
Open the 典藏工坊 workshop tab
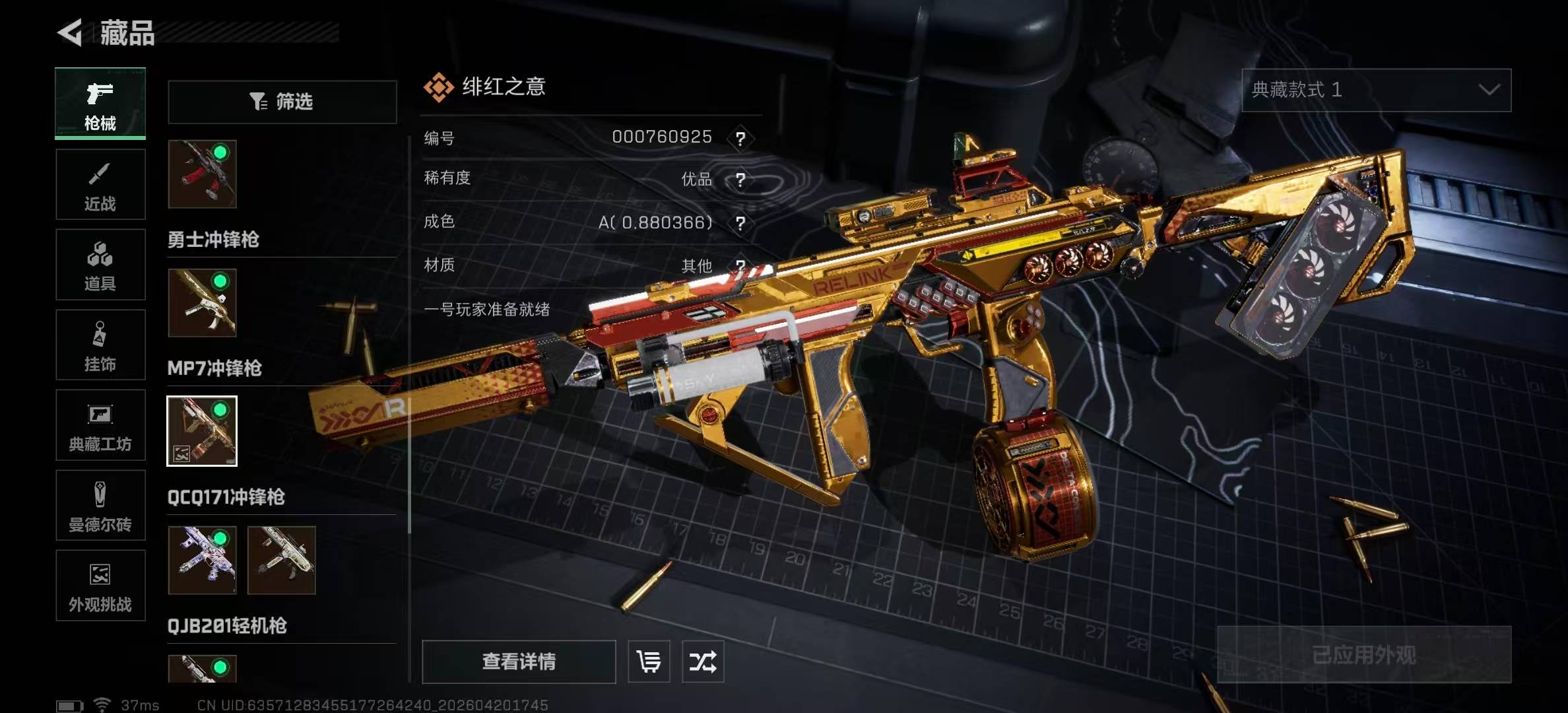coord(100,425)
